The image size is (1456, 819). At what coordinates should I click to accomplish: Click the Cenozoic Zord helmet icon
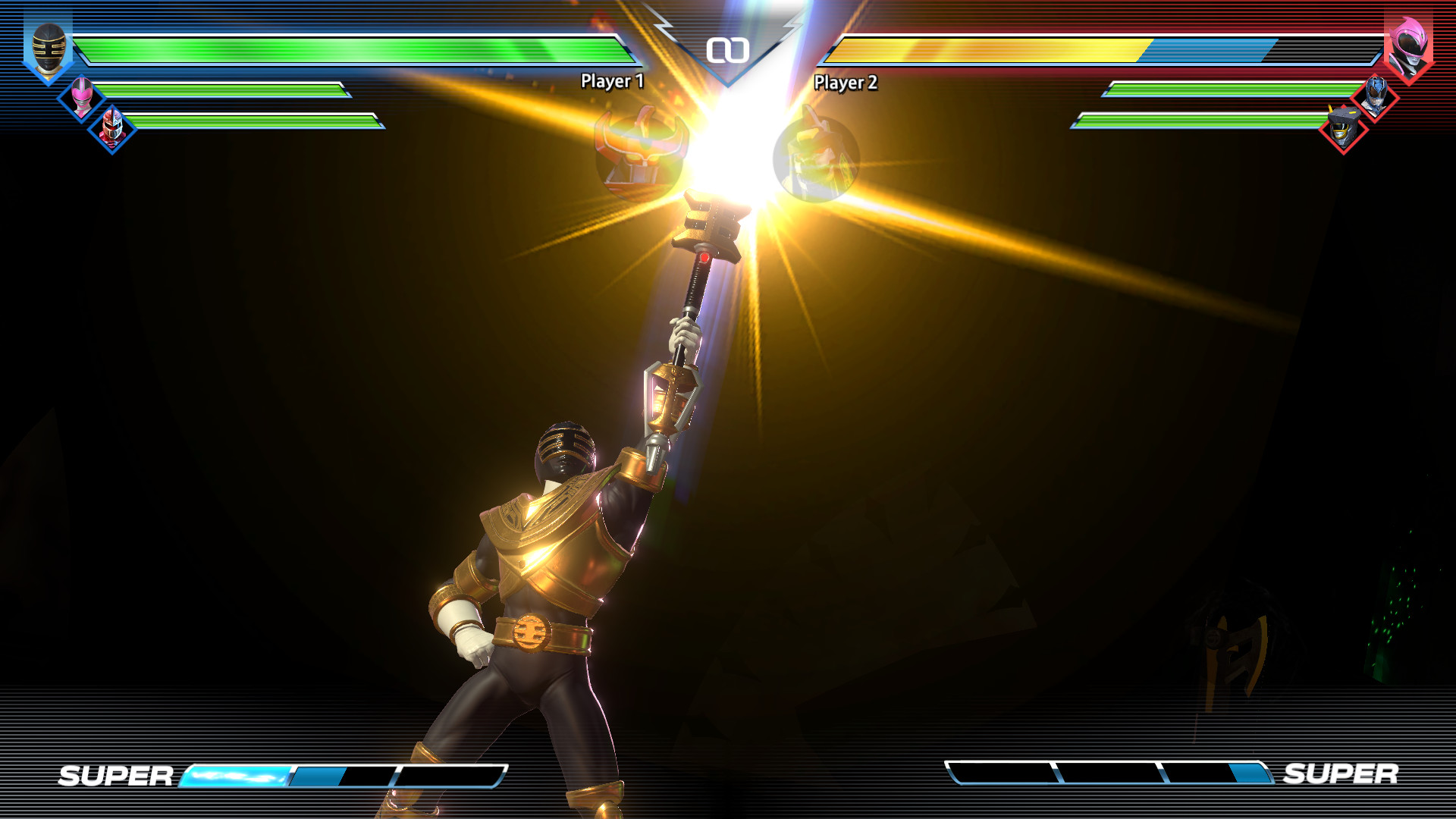coord(1342,129)
